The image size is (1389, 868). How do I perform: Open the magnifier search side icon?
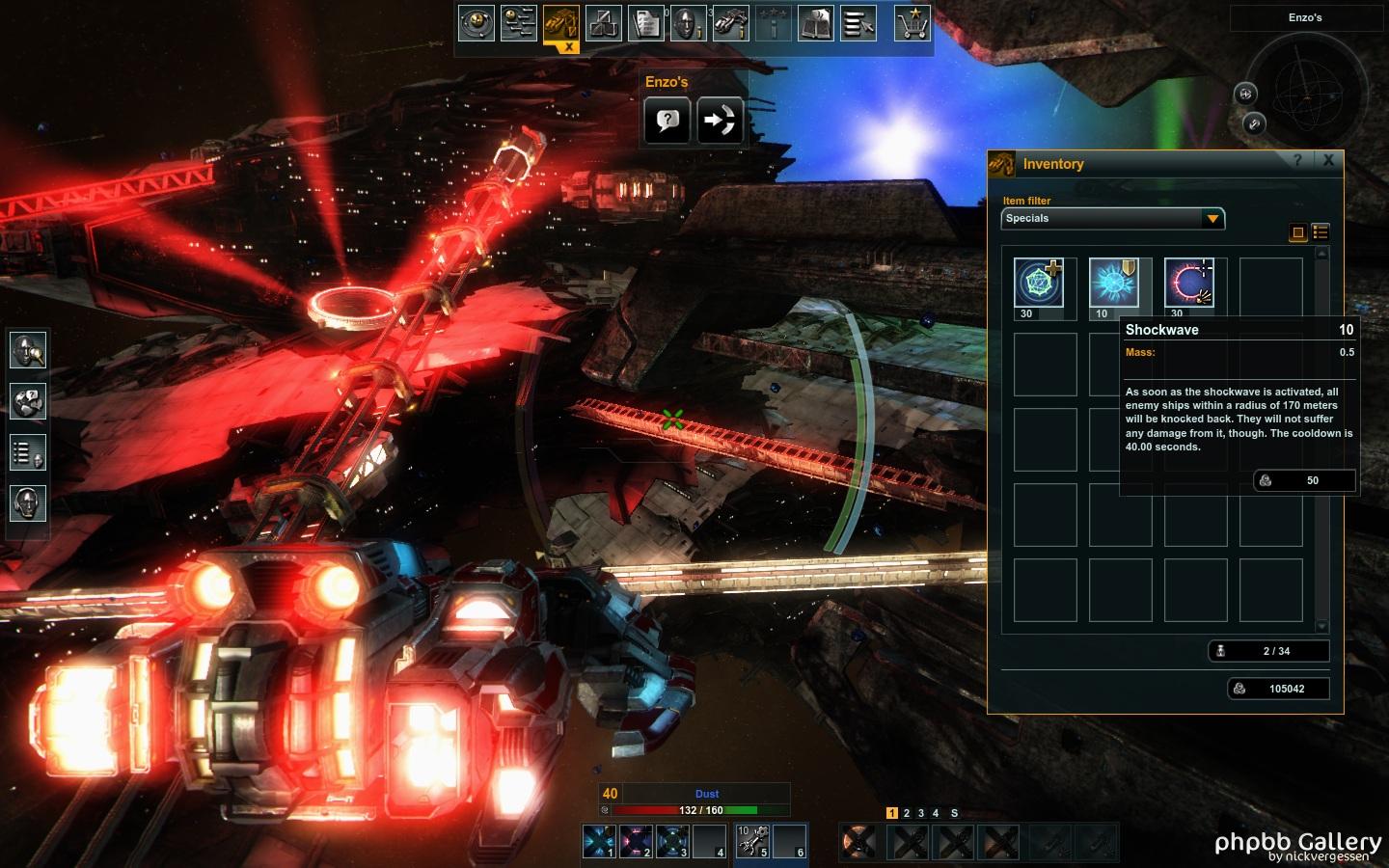coord(28,349)
